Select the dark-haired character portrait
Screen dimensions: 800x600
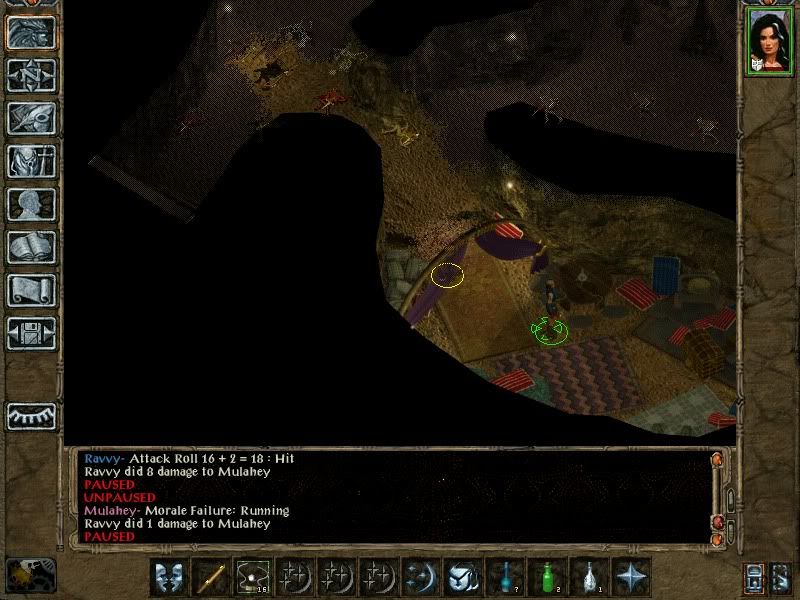(x=768, y=40)
